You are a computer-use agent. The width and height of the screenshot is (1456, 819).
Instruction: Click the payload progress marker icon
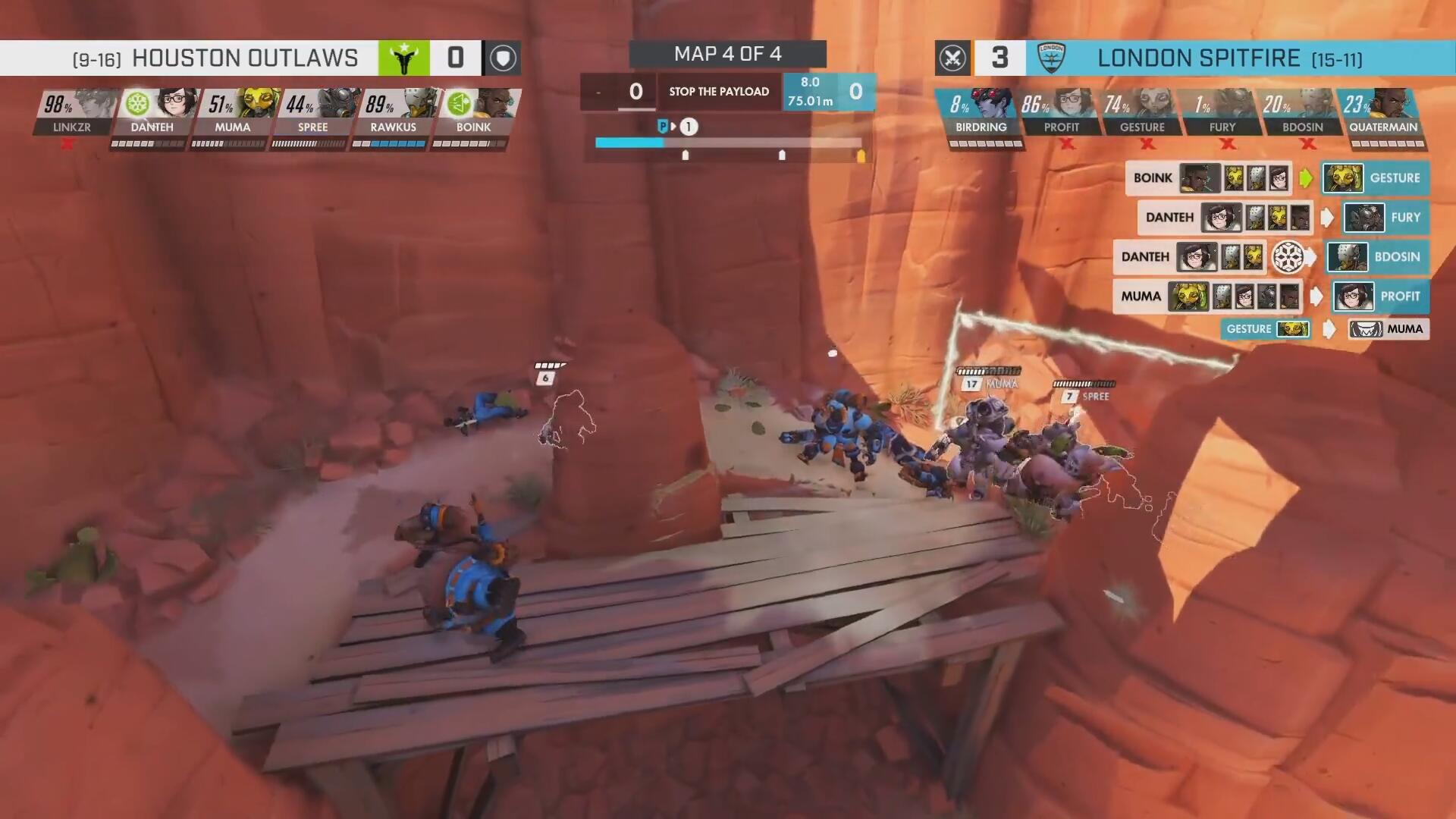click(x=664, y=127)
